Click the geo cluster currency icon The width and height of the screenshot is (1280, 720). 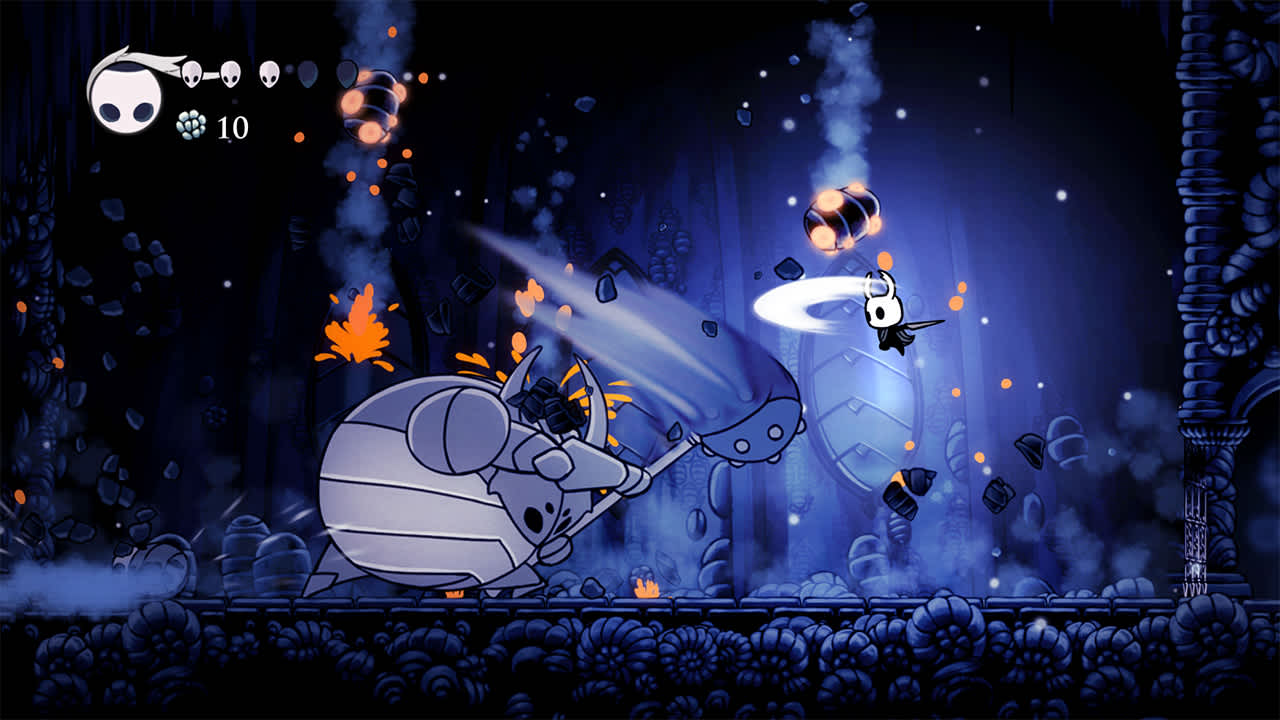click(x=191, y=124)
